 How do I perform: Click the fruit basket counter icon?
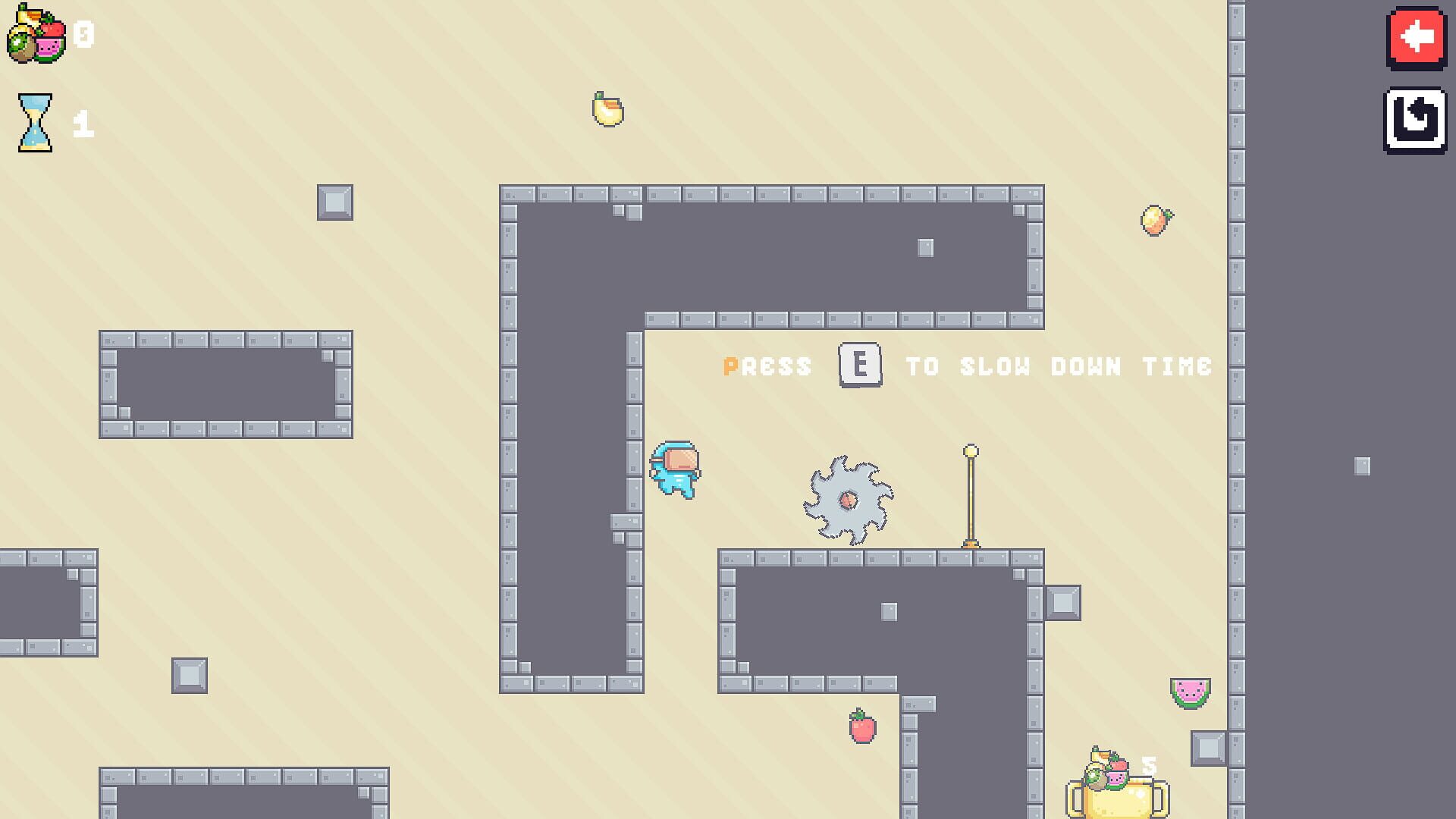36,33
